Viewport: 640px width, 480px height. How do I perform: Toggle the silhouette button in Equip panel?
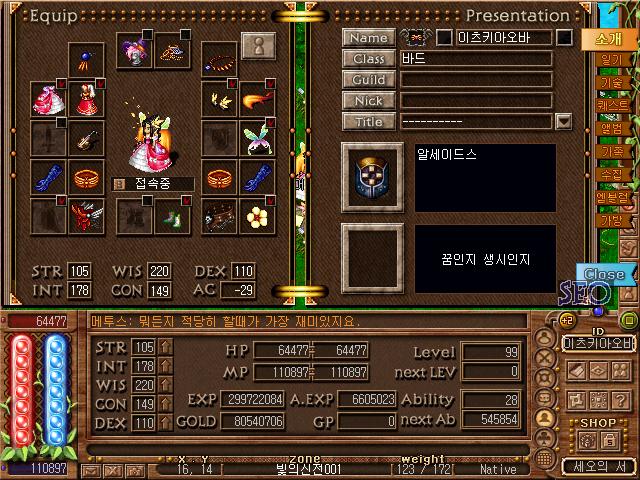[x=260, y=47]
